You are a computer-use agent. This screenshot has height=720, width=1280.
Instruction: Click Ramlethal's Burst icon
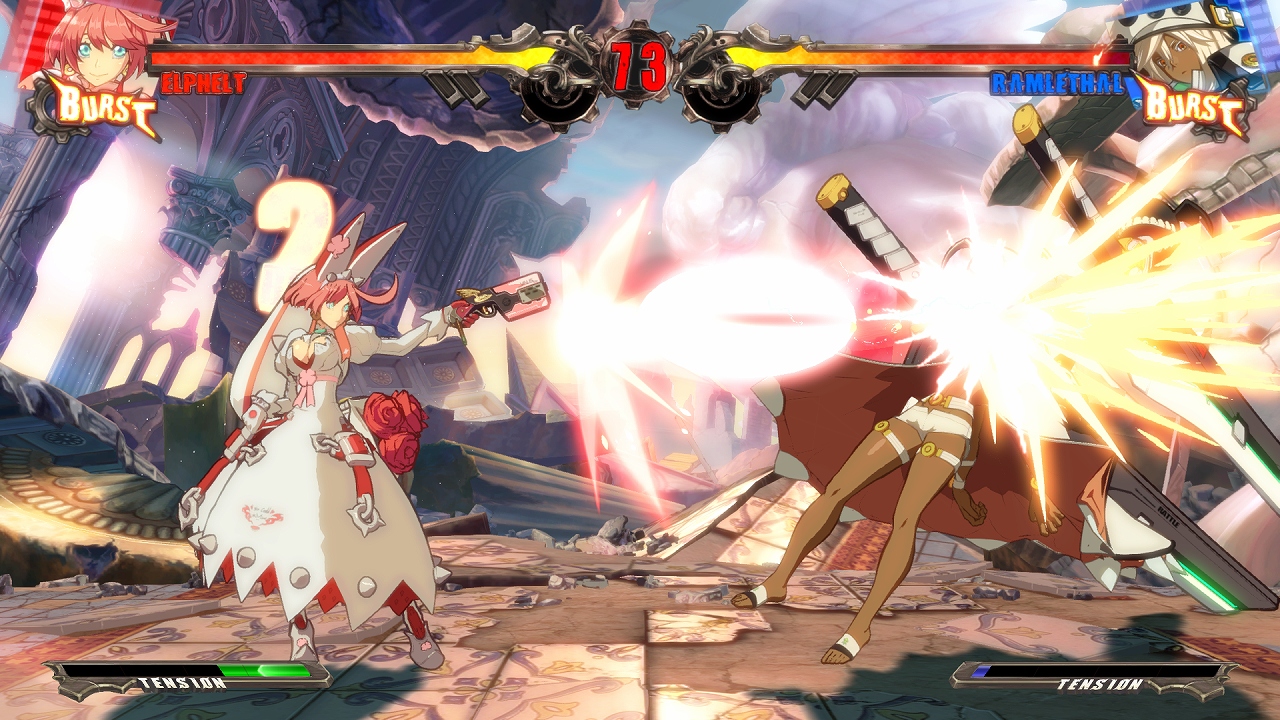tap(1192, 106)
